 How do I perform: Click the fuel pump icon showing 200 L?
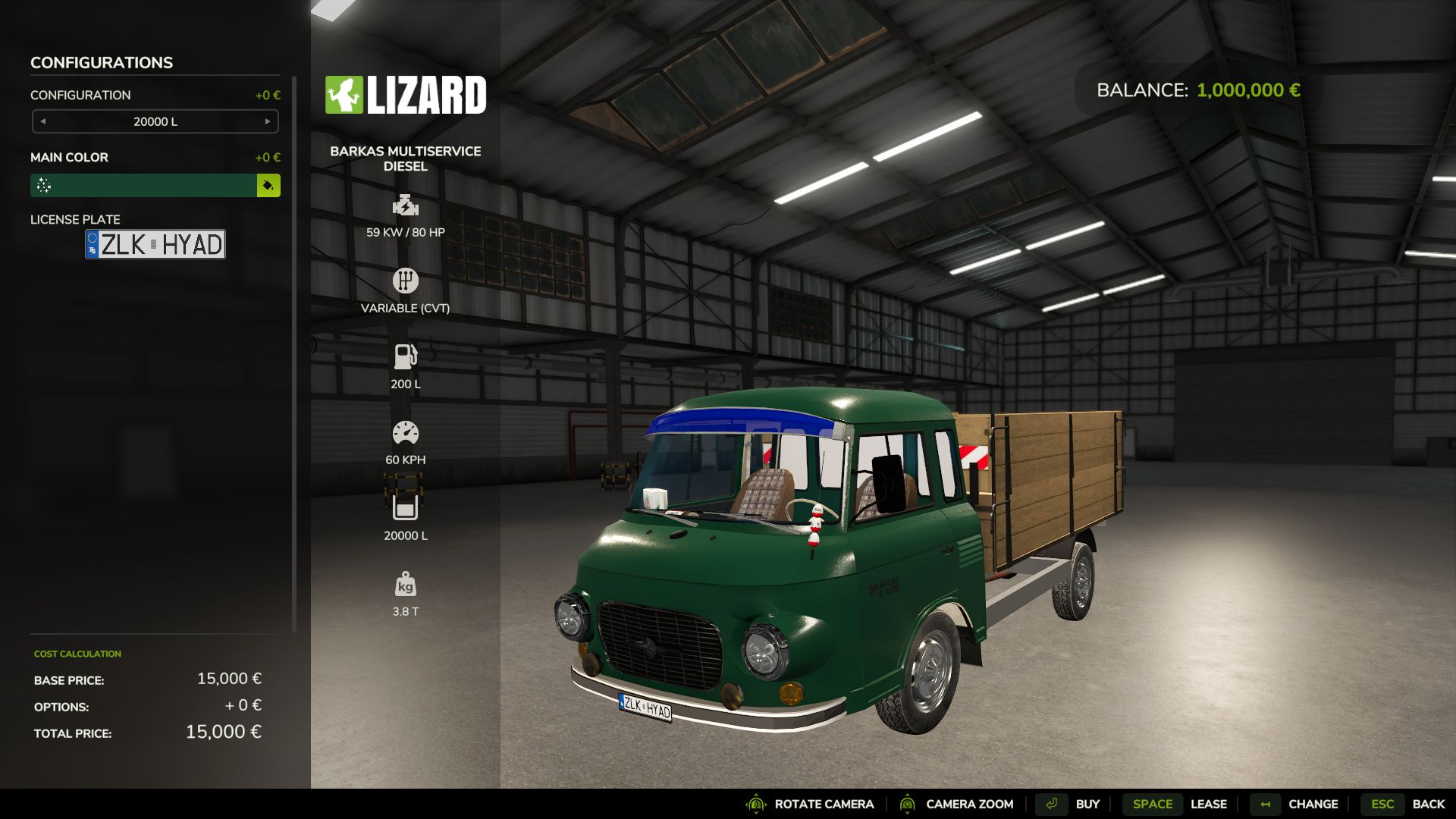[x=406, y=354]
